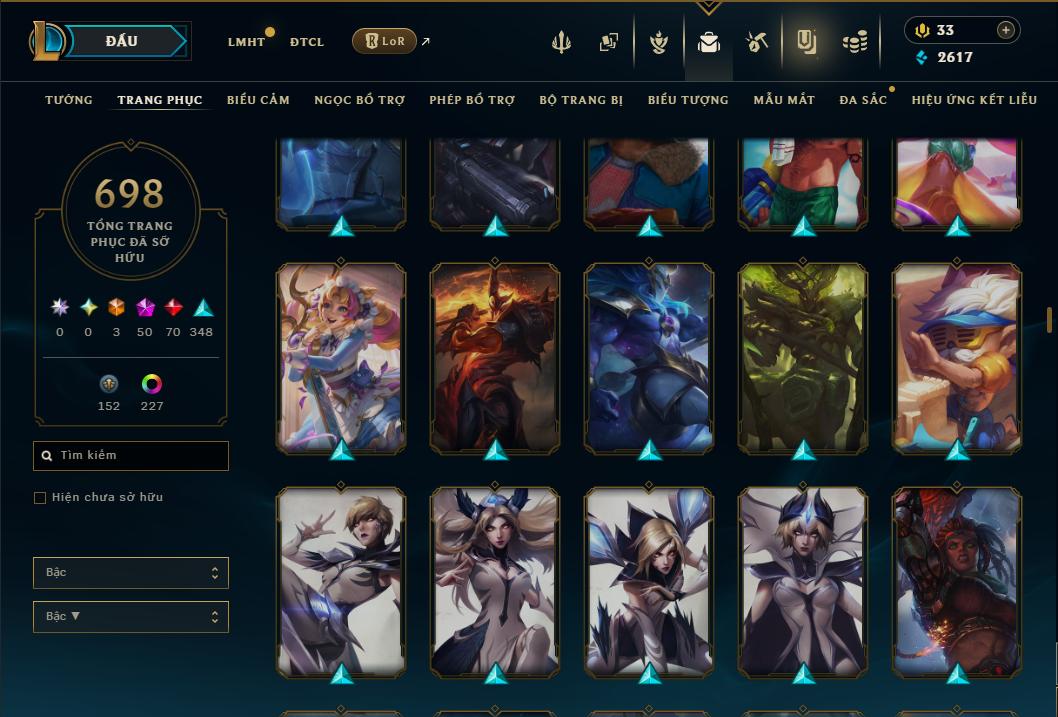Switch to the TƯỚNG tab
This screenshot has width=1058, height=717.
(x=69, y=100)
